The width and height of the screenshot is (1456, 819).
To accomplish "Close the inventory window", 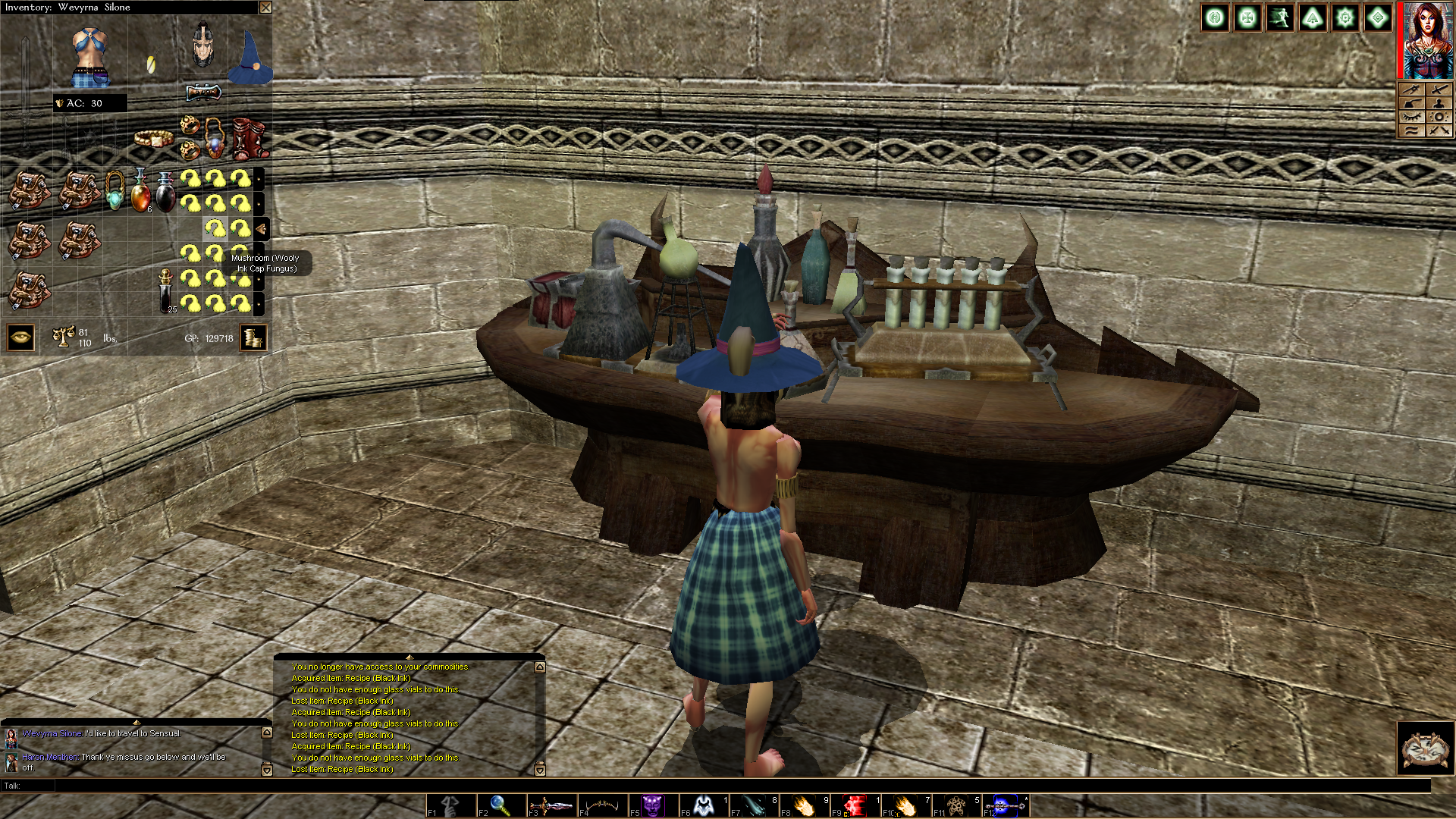I will [x=265, y=8].
